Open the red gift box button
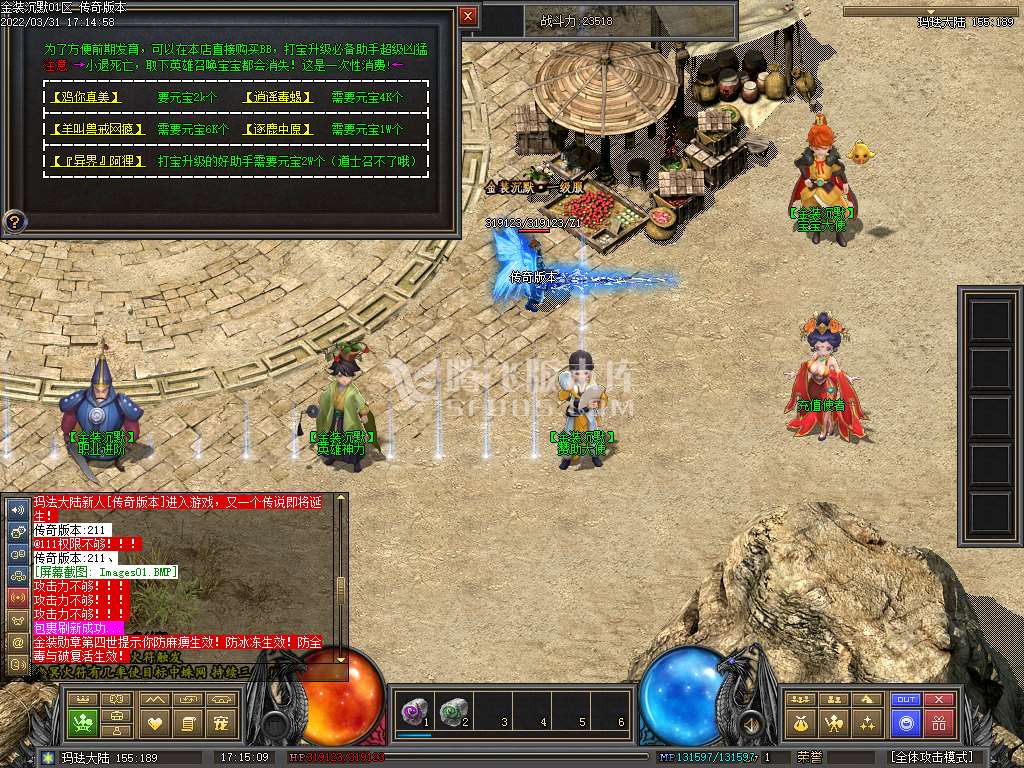The image size is (1024, 768). coord(938,723)
